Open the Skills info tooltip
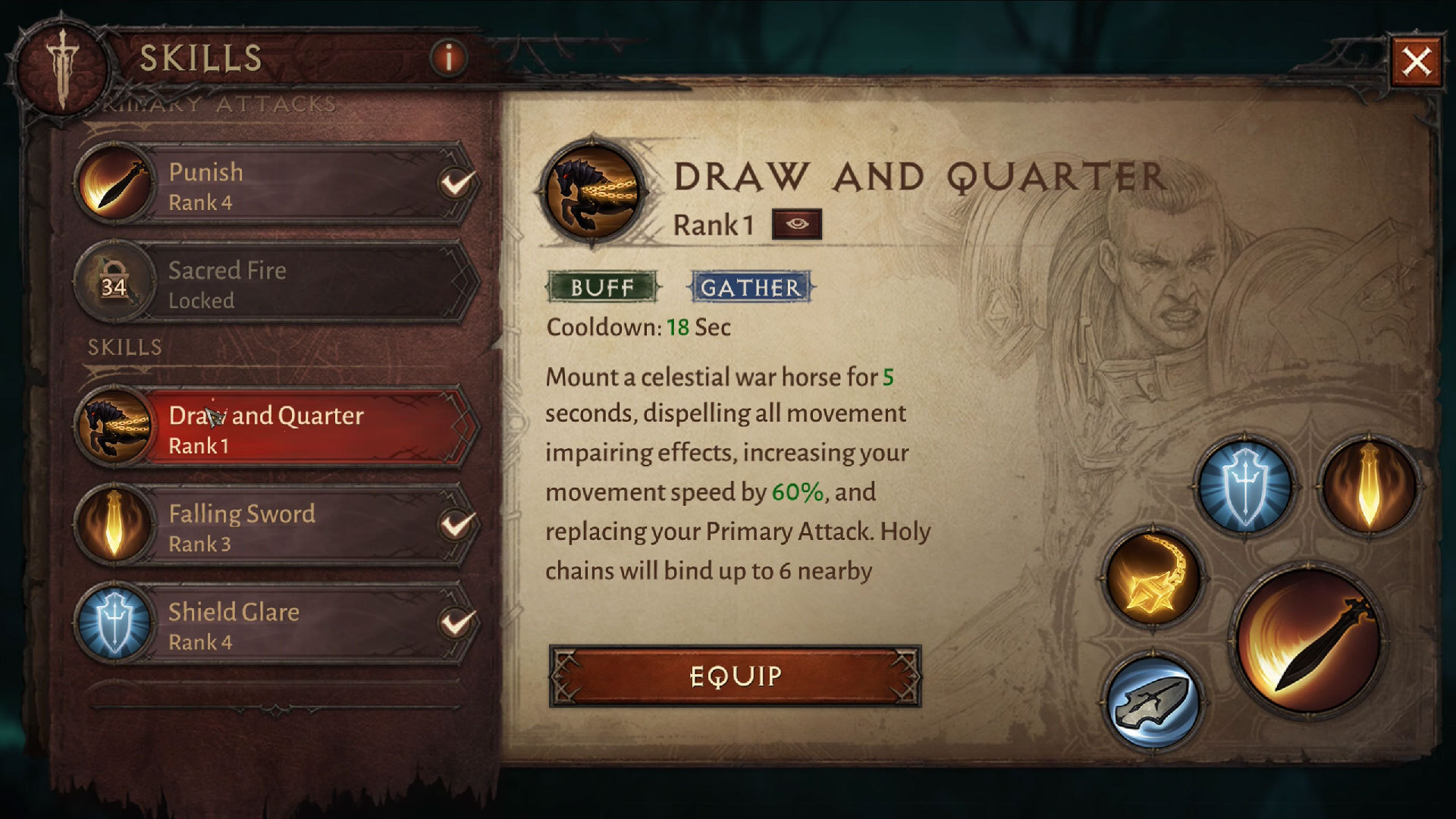 448,58
